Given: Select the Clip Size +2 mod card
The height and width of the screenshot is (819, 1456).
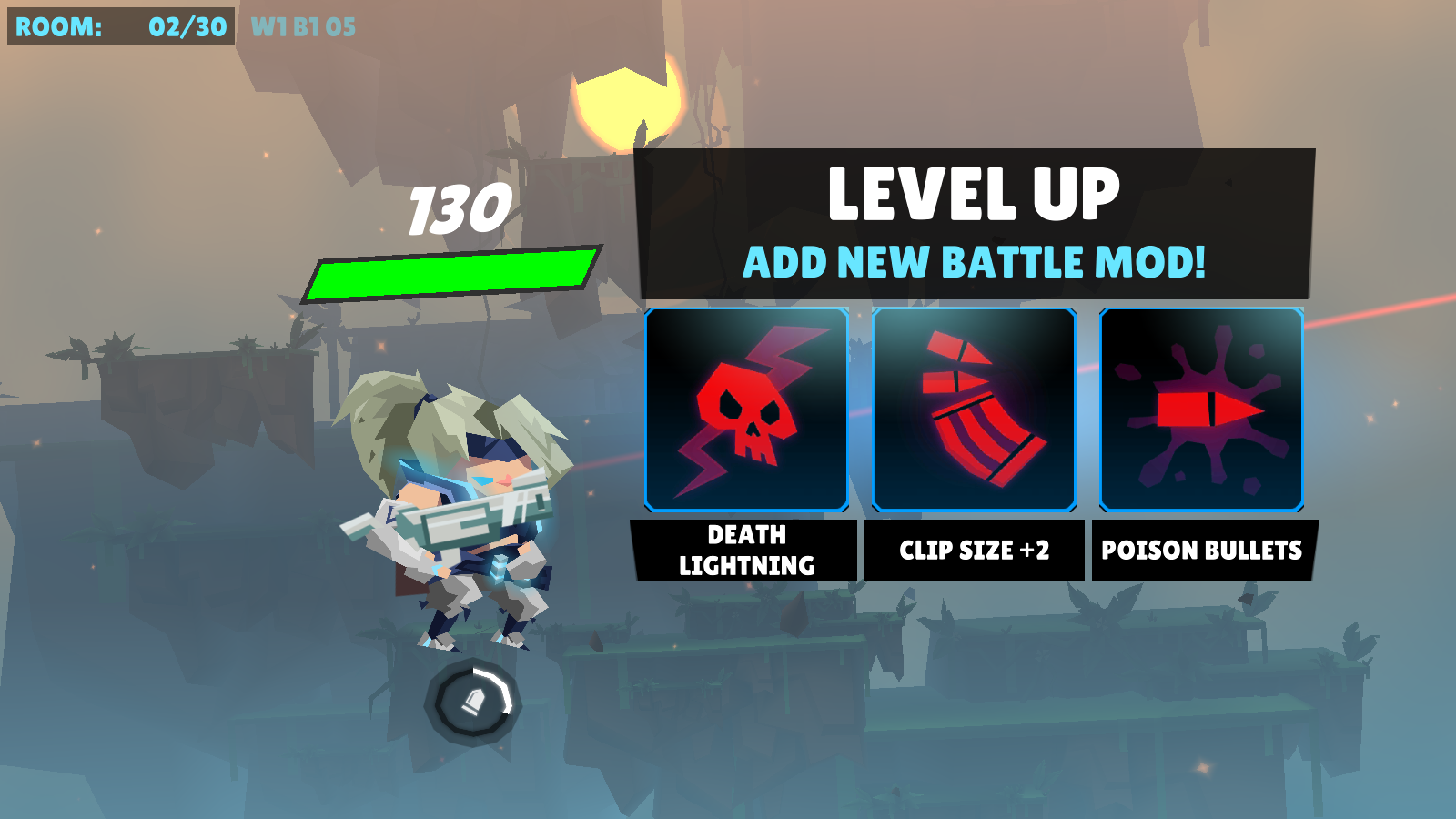Looking at the screenshot, I should [974, 409].
